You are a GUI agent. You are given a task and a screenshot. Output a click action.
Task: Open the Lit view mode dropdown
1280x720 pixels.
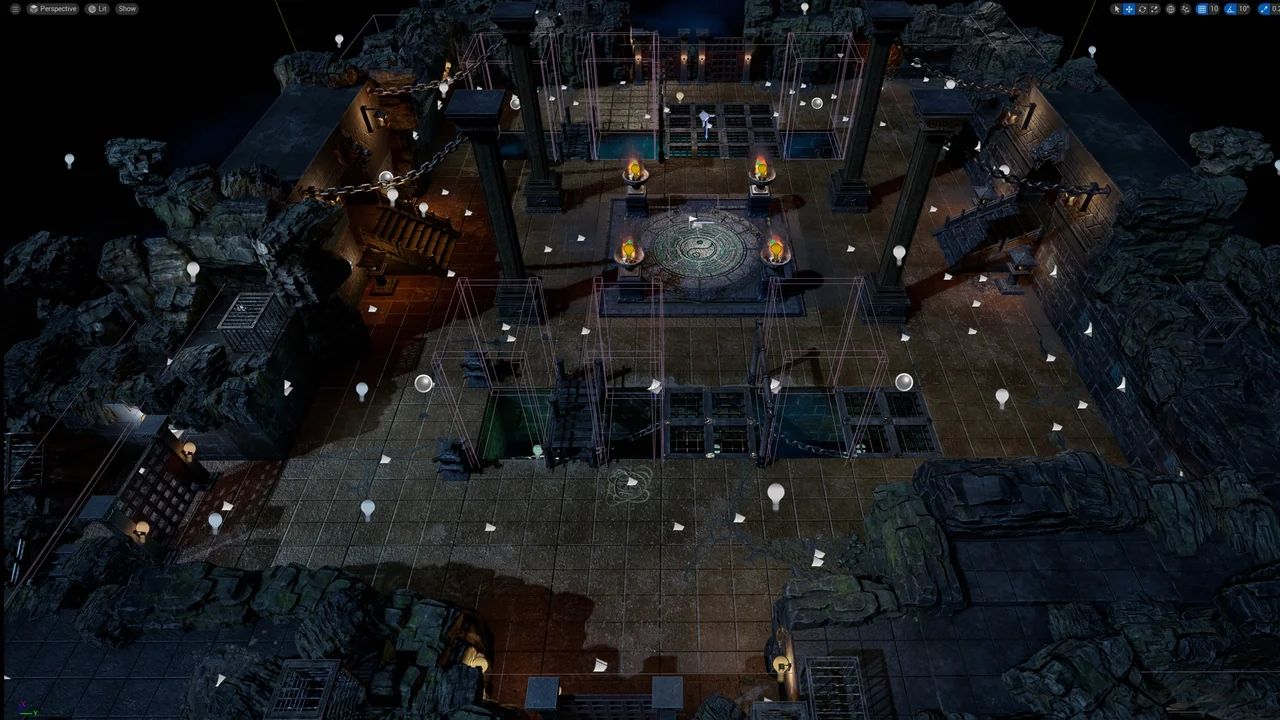[x=96, y=8]
